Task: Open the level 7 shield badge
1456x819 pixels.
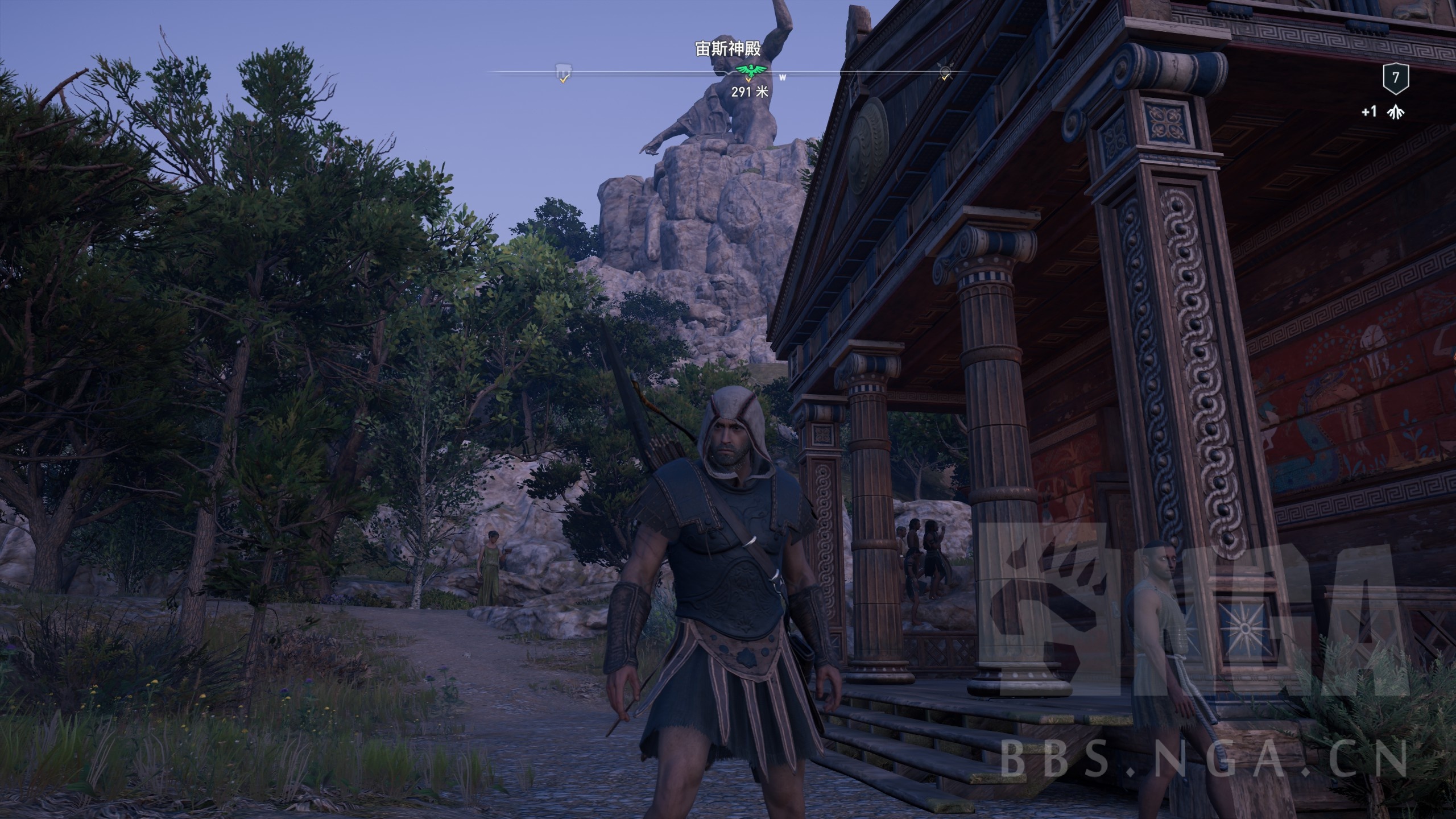Action: coord(1395,77)
